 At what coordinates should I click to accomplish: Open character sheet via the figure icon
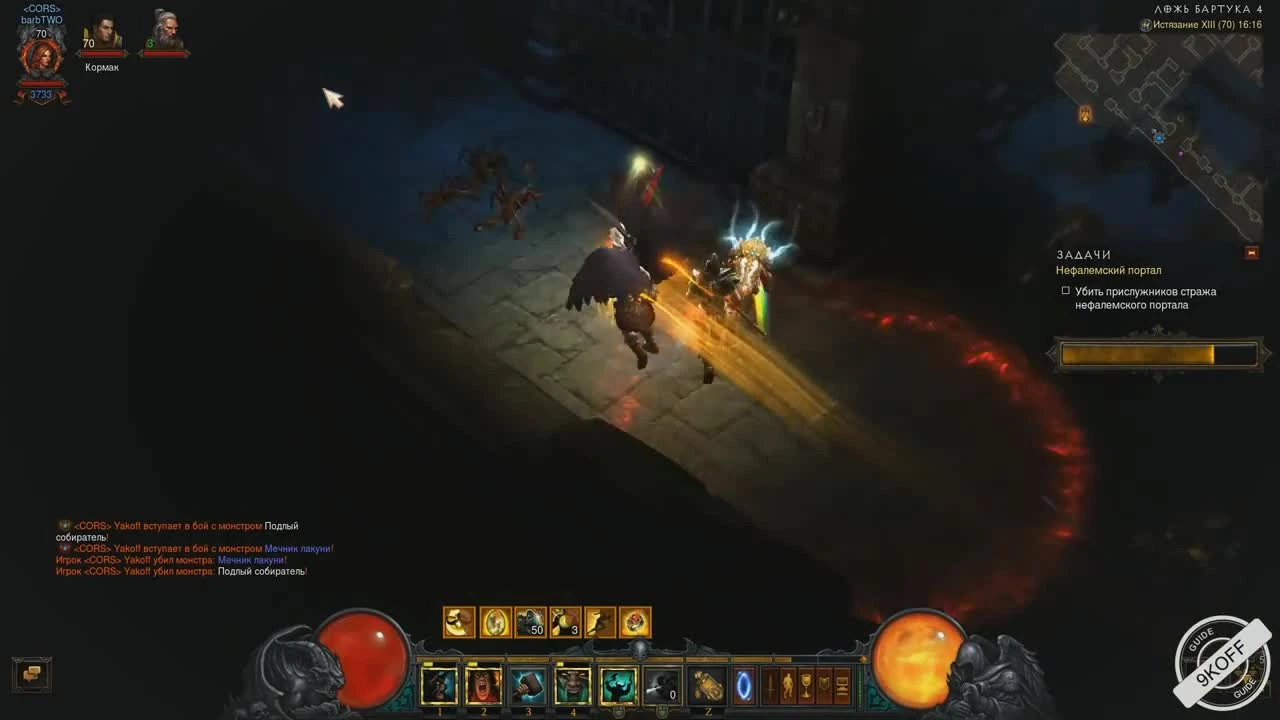pos(788,687)
